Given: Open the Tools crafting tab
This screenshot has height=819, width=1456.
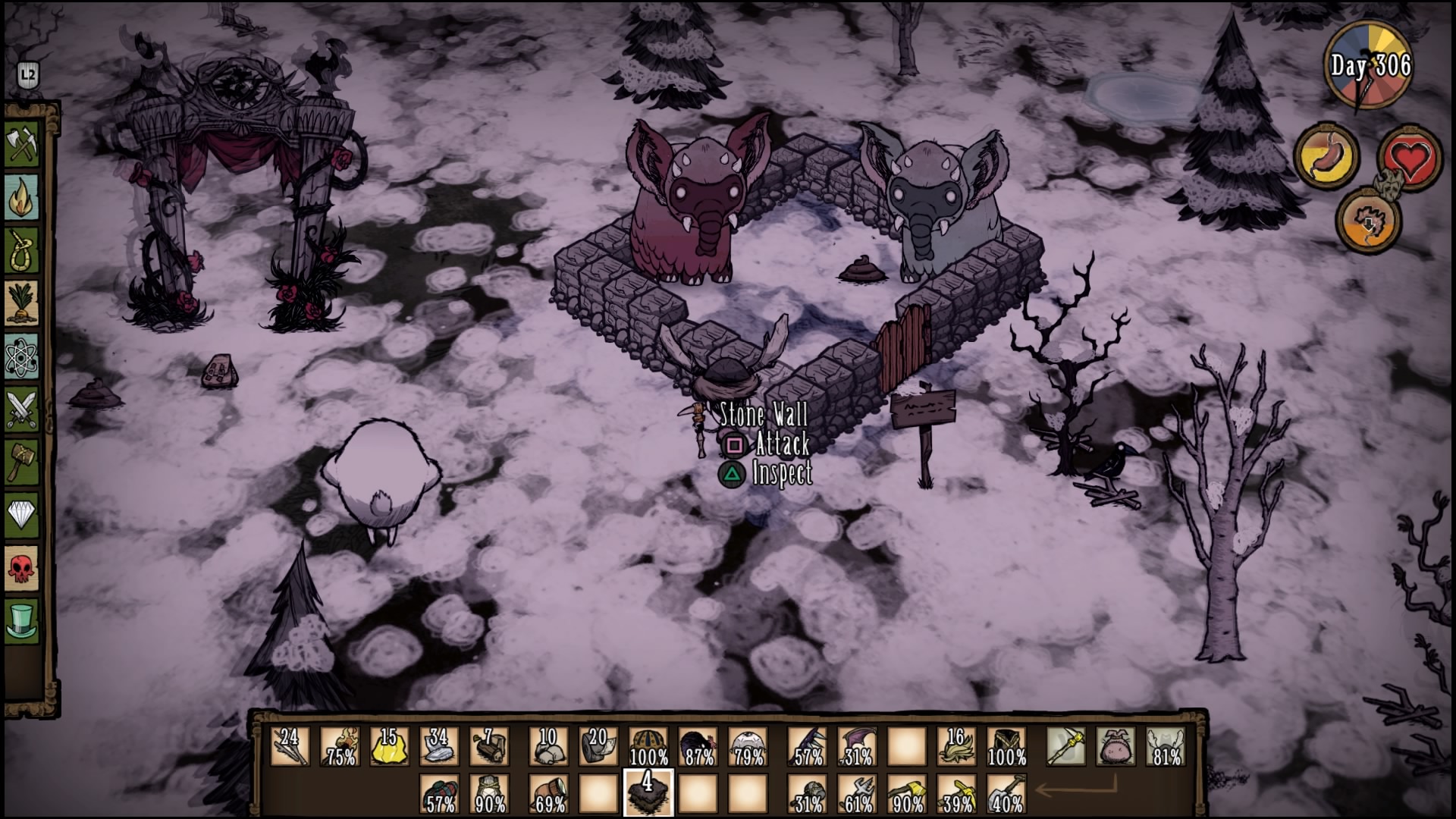Looking at the screenshot, I should click(x=22, y=143).
